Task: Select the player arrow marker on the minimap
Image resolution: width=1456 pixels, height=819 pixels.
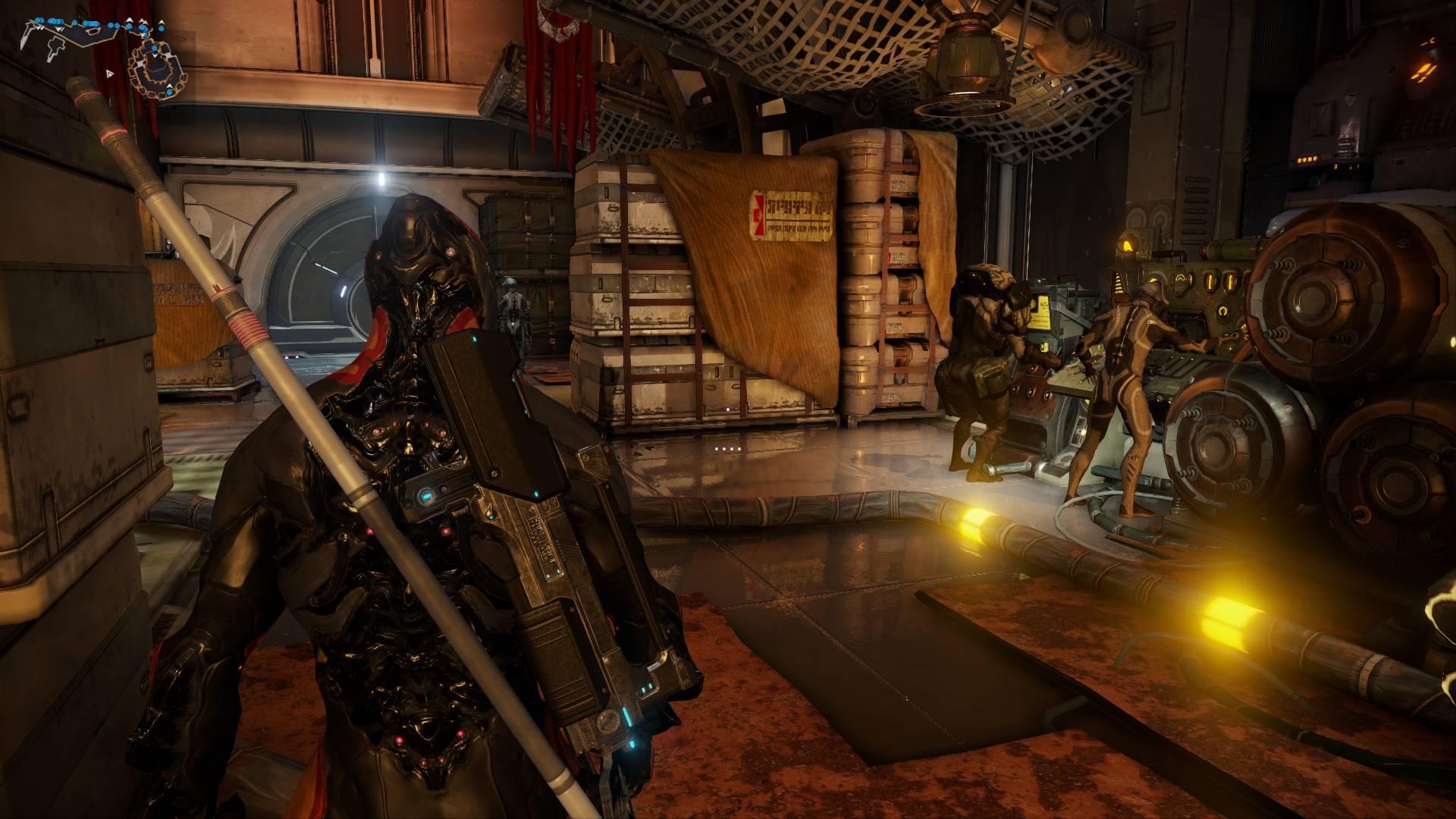Action: pos(110,74)
